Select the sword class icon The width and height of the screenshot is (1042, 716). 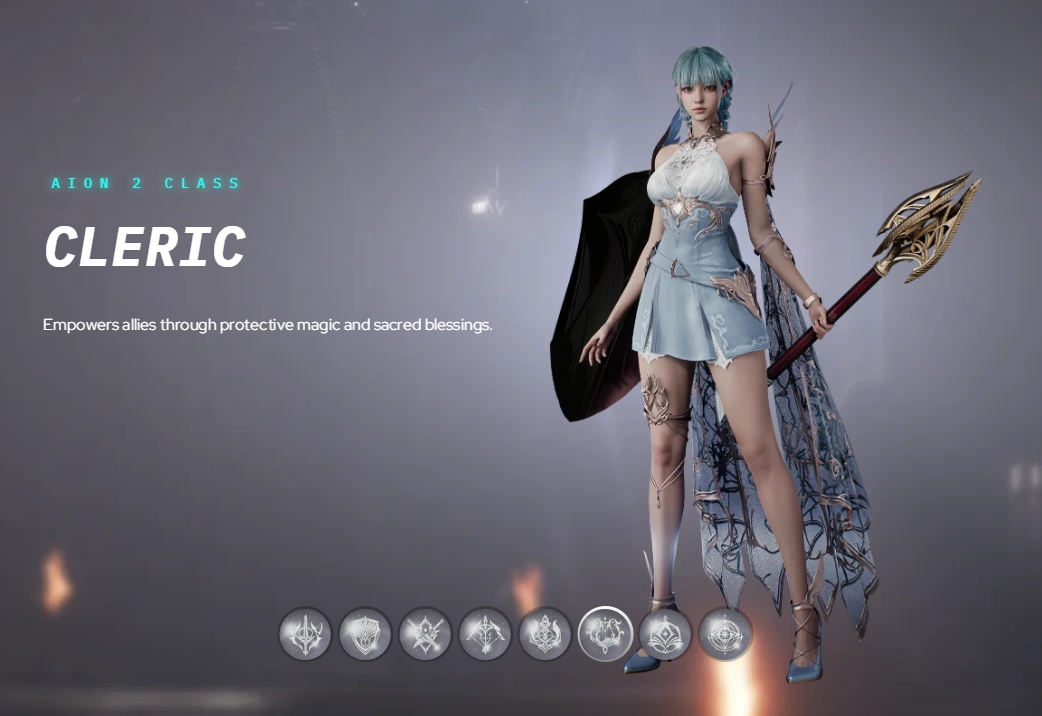click(305, 634)
